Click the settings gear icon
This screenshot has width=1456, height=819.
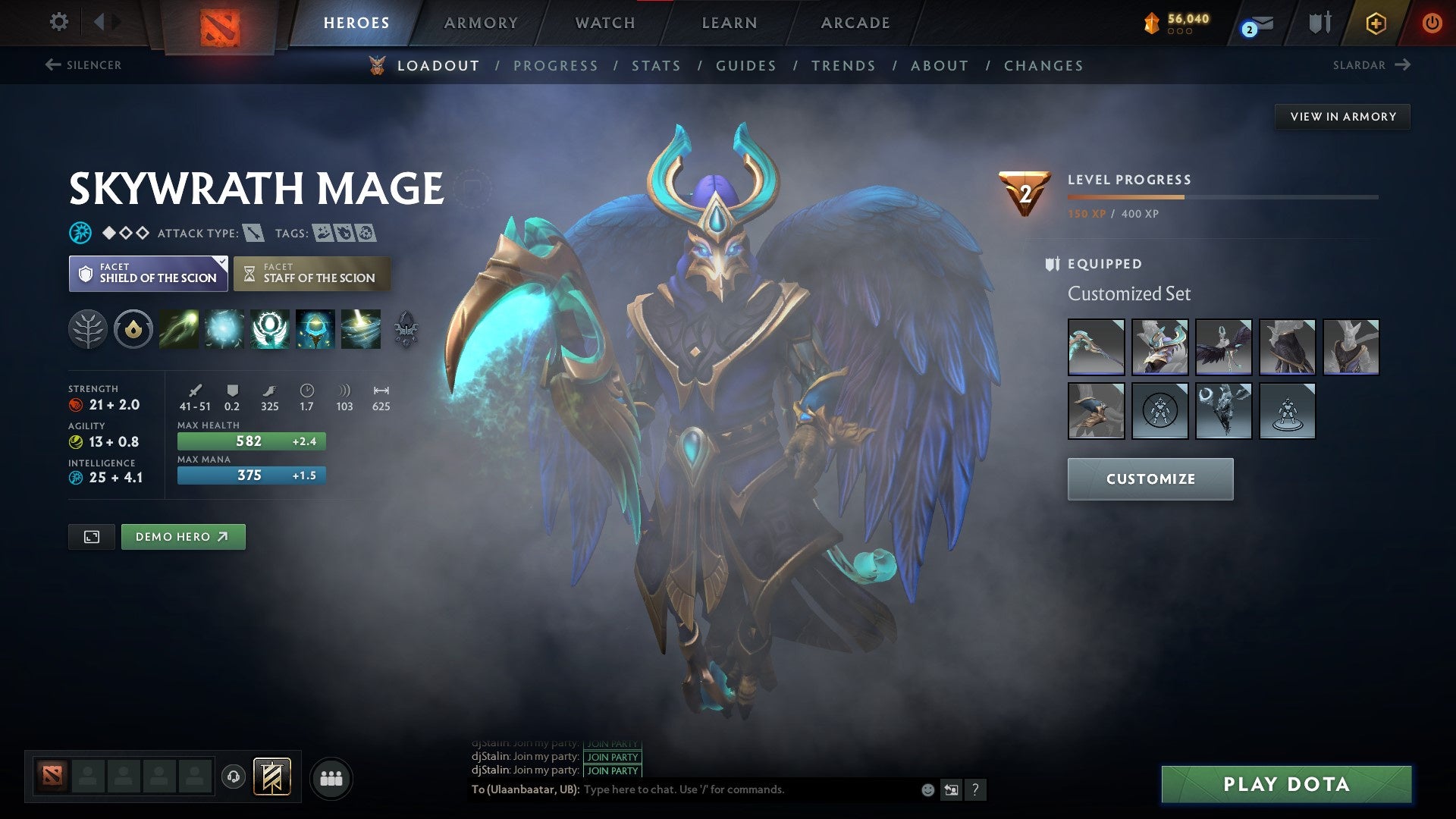coord(58,22)
